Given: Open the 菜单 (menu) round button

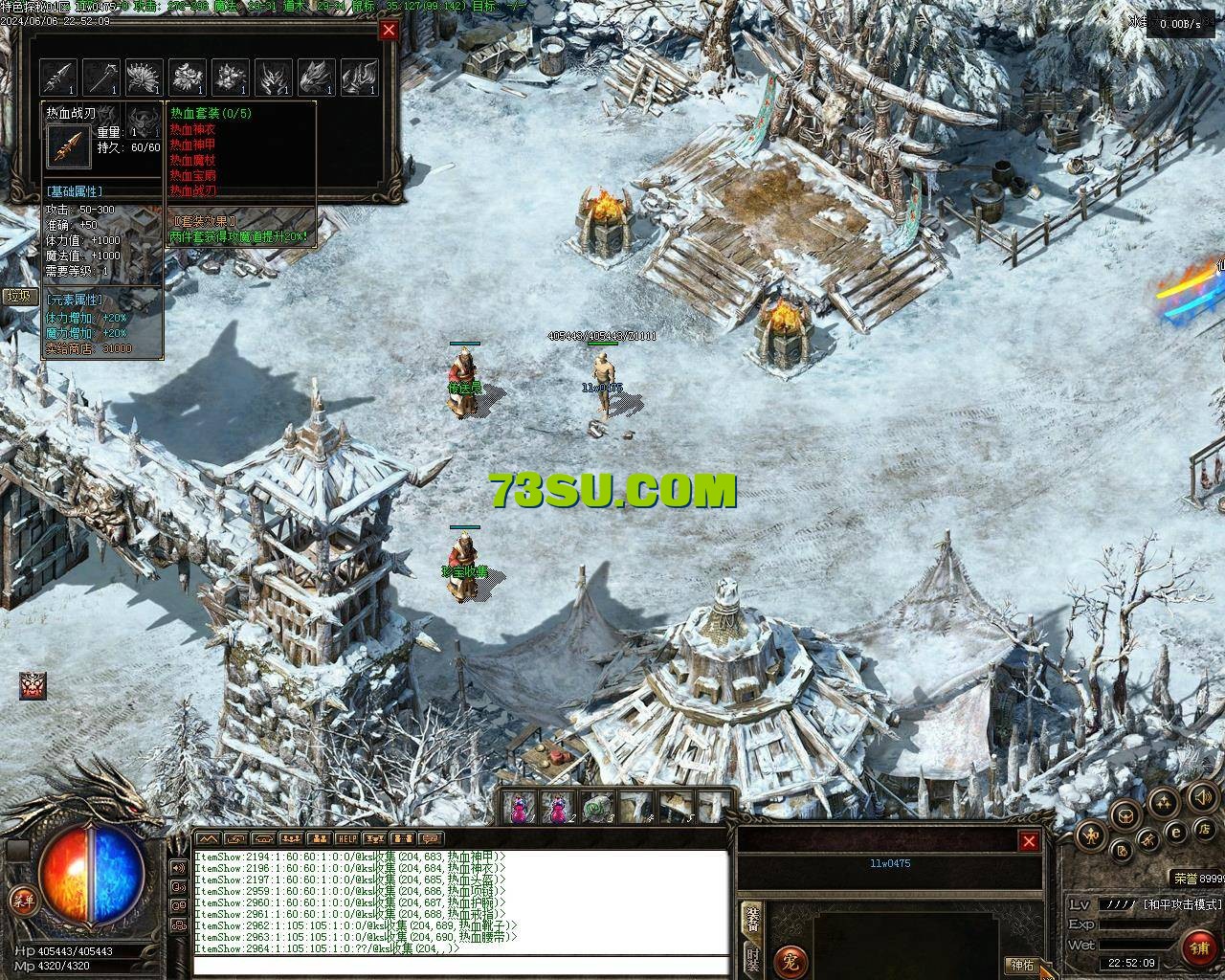Looking at the screenshot, I should click(x=22, y=899).
